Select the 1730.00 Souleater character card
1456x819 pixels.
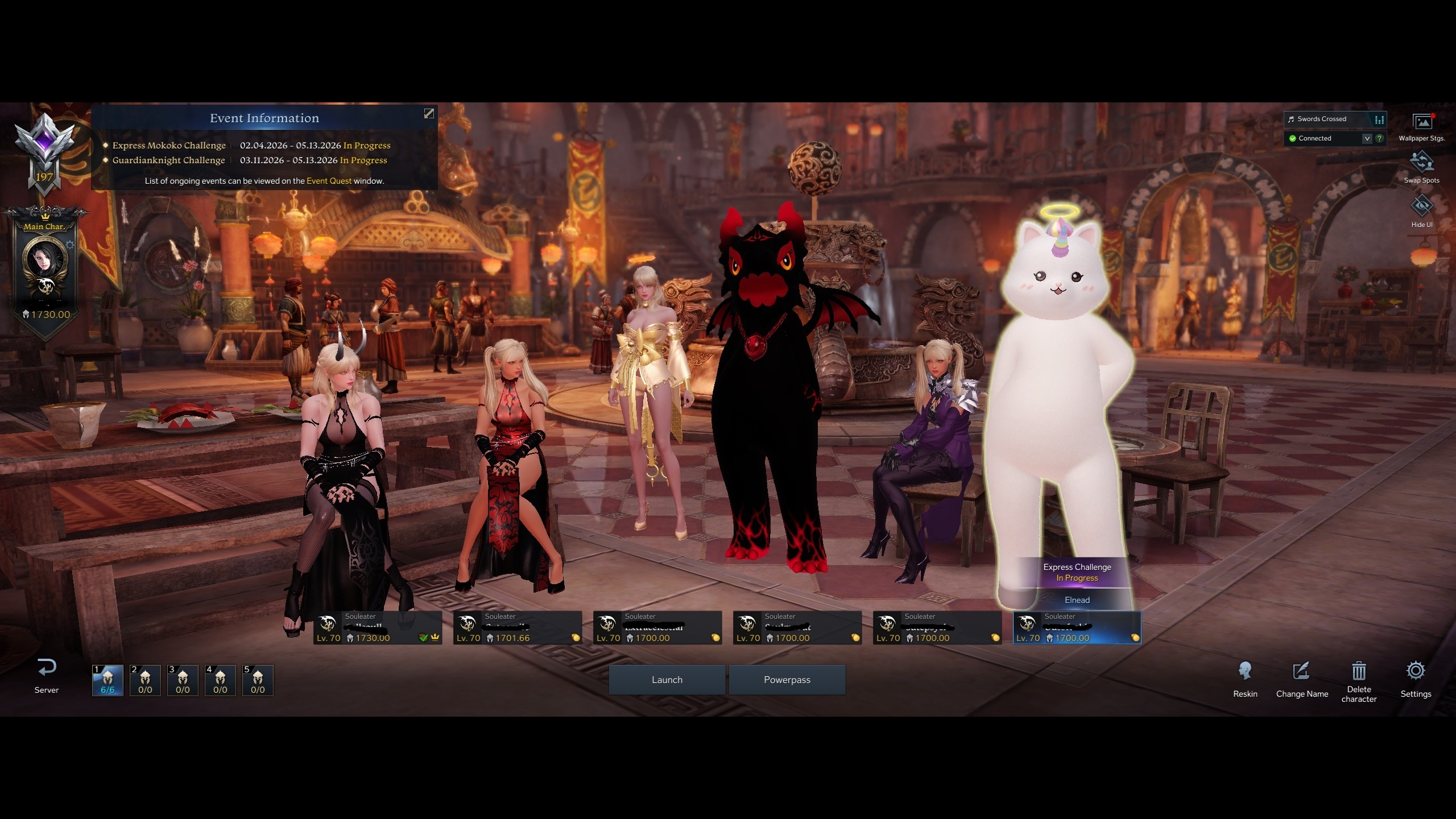click(x=378, y=628)
